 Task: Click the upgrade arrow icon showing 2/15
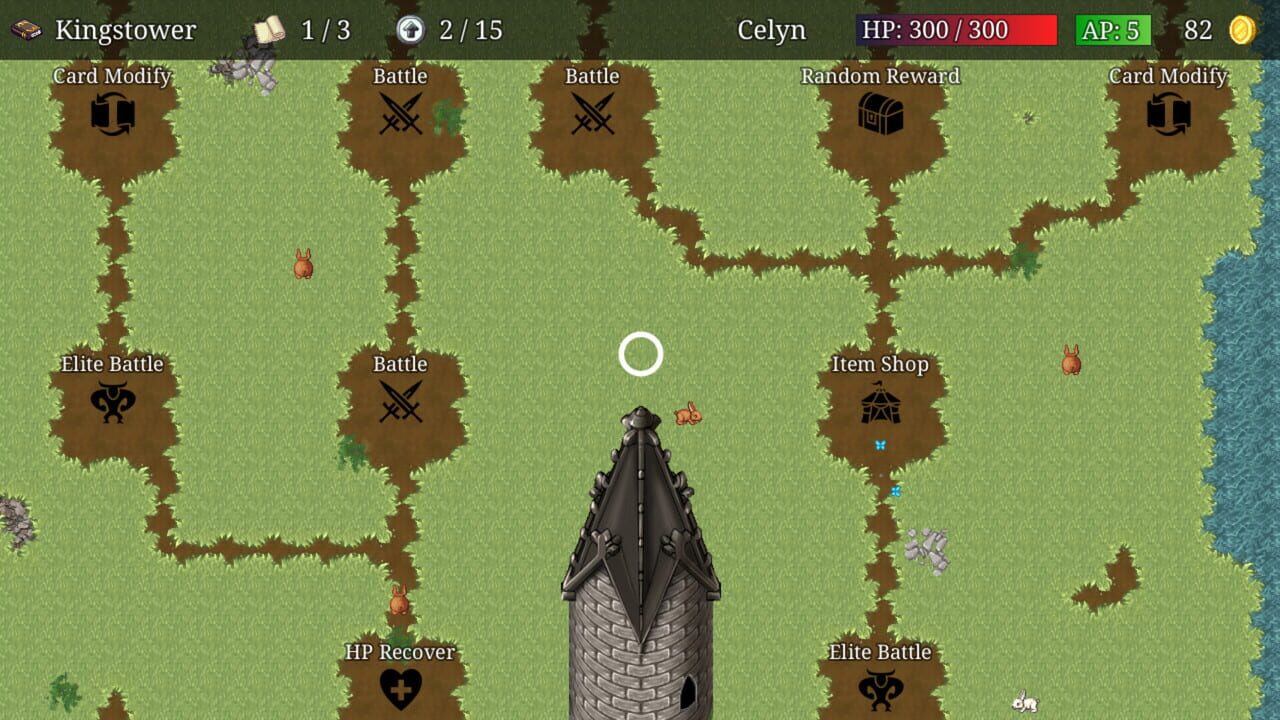(409, 27)
